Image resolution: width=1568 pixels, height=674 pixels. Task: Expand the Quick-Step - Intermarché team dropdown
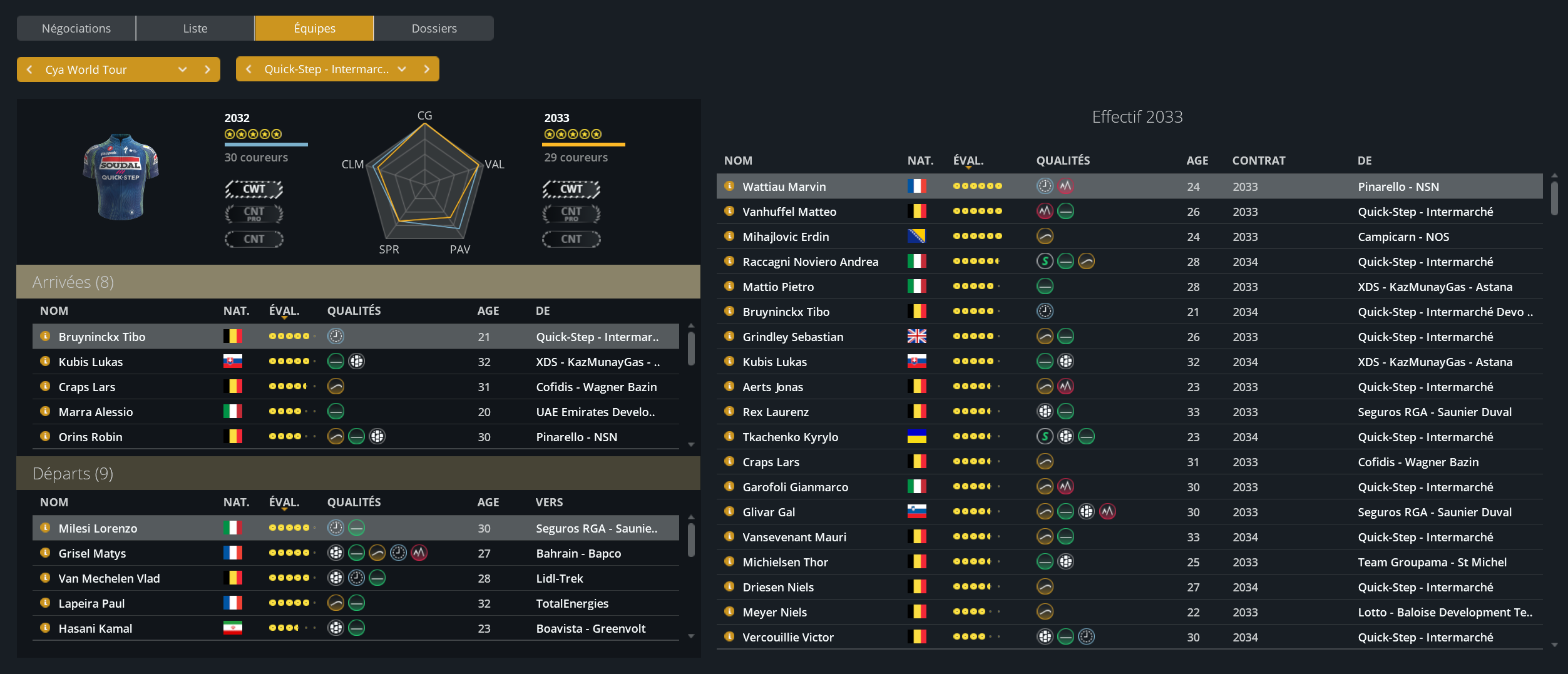point(402,69)
